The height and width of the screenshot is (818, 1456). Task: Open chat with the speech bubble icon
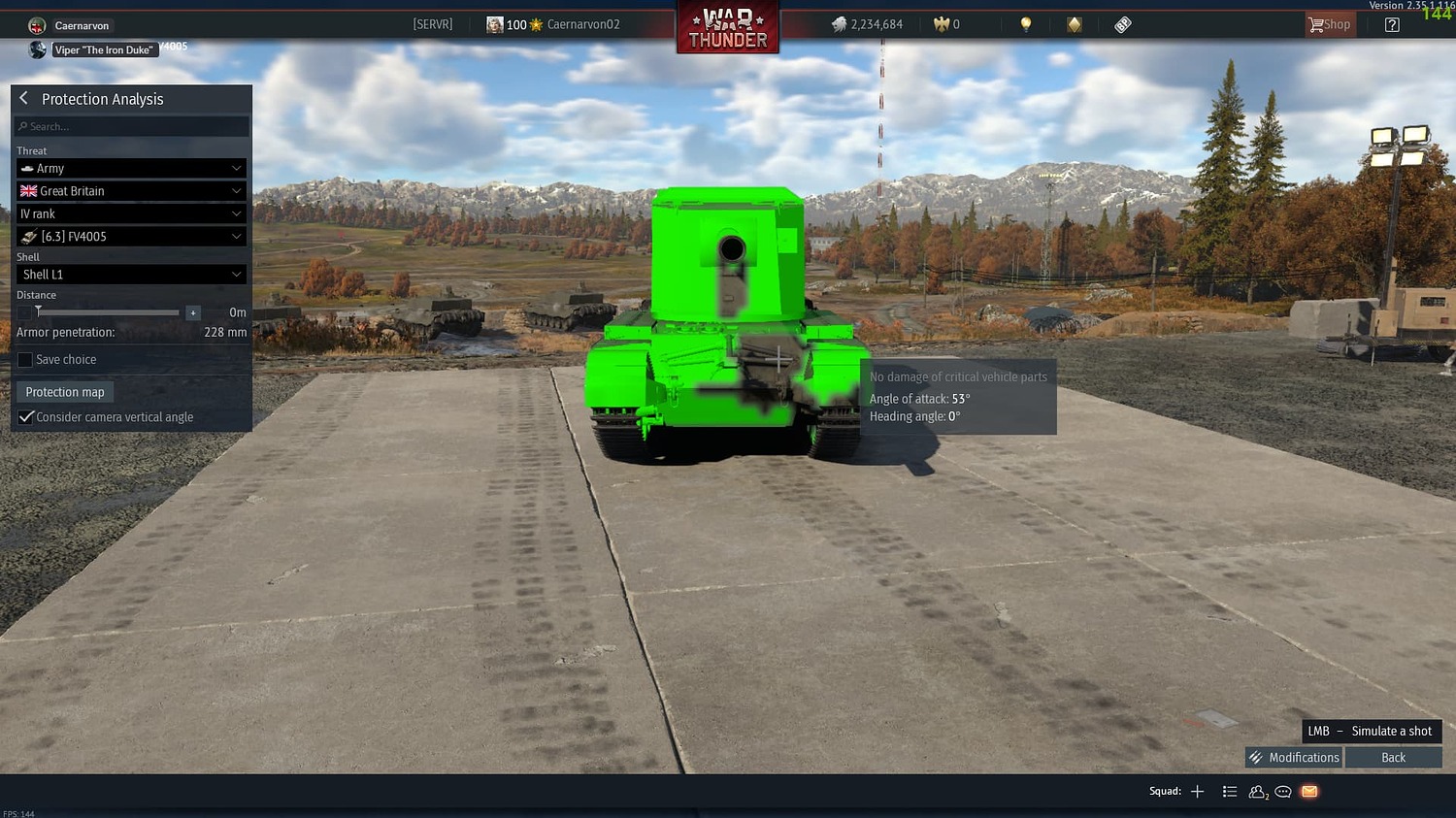pos(1282,792)
